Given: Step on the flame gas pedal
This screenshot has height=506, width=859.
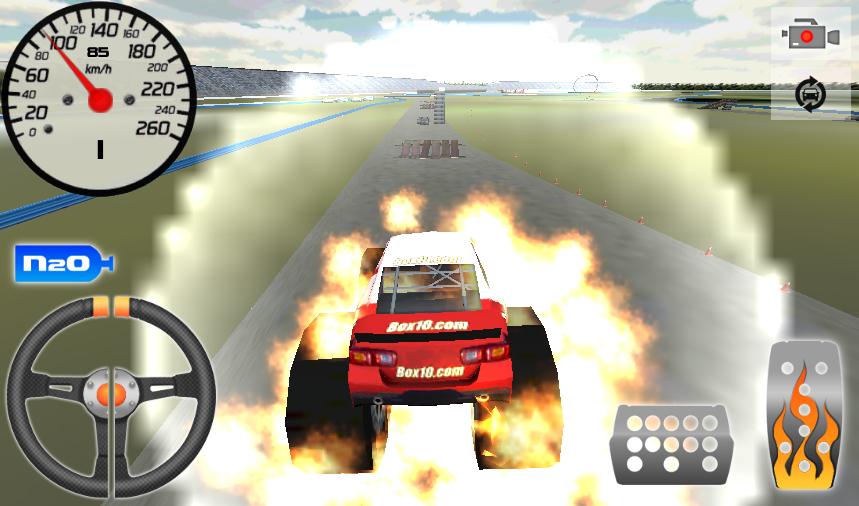Looking at the screenshot, I should tap(804, 416).
